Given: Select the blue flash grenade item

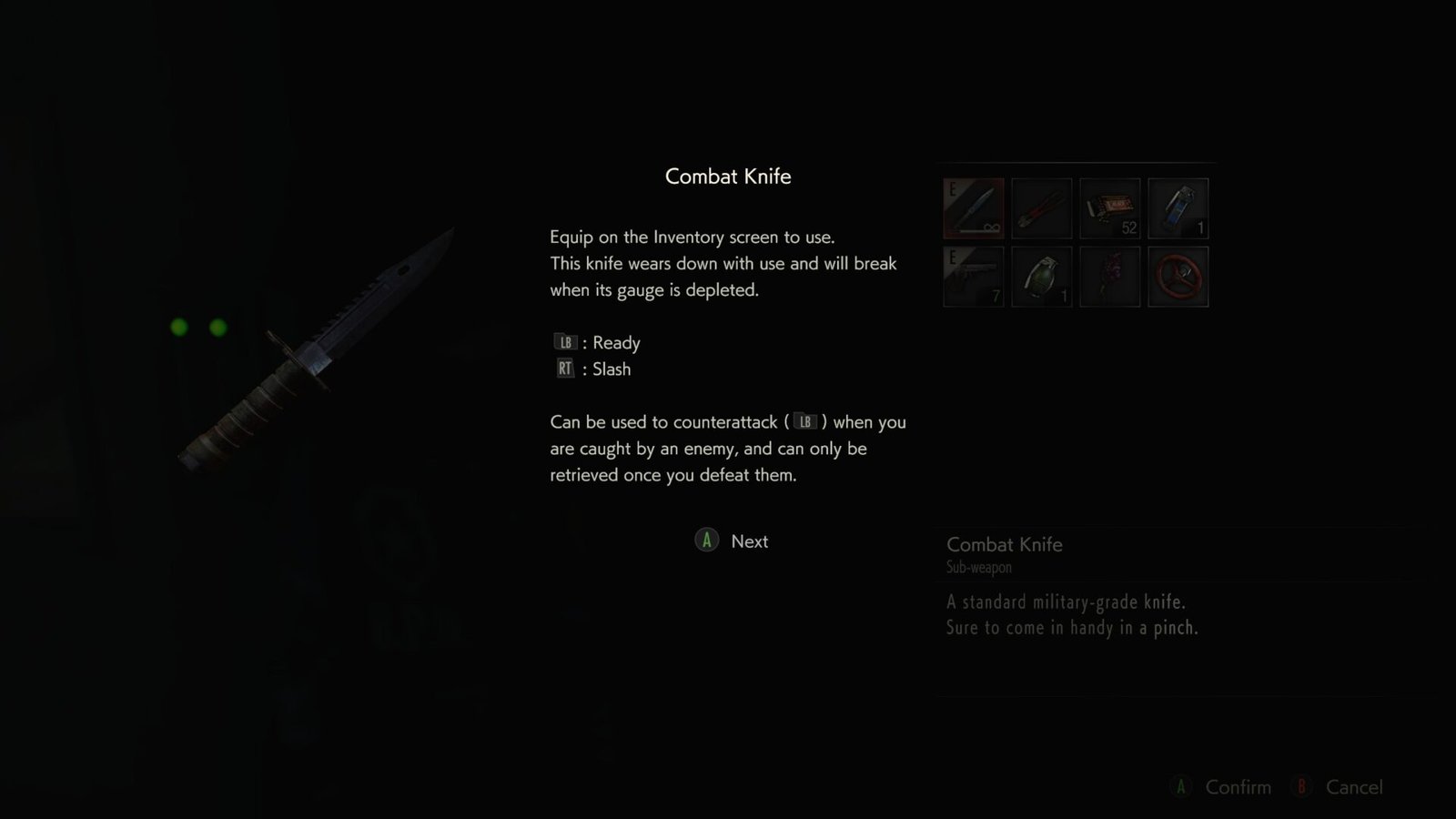Looking at the screenshot, I should 1178,207.
